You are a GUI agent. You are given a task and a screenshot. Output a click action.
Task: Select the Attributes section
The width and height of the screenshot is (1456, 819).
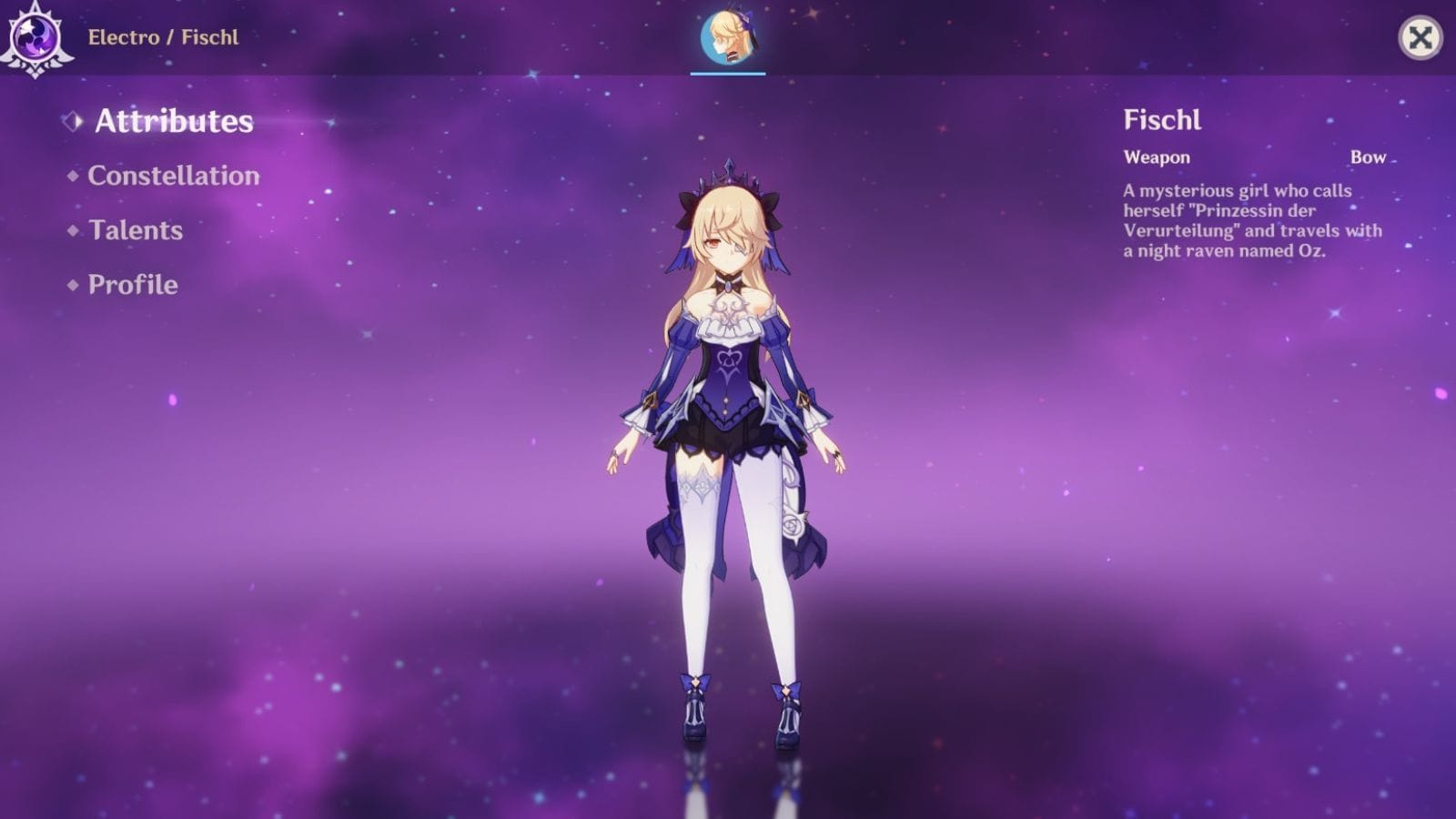click(x=175, y=121)
